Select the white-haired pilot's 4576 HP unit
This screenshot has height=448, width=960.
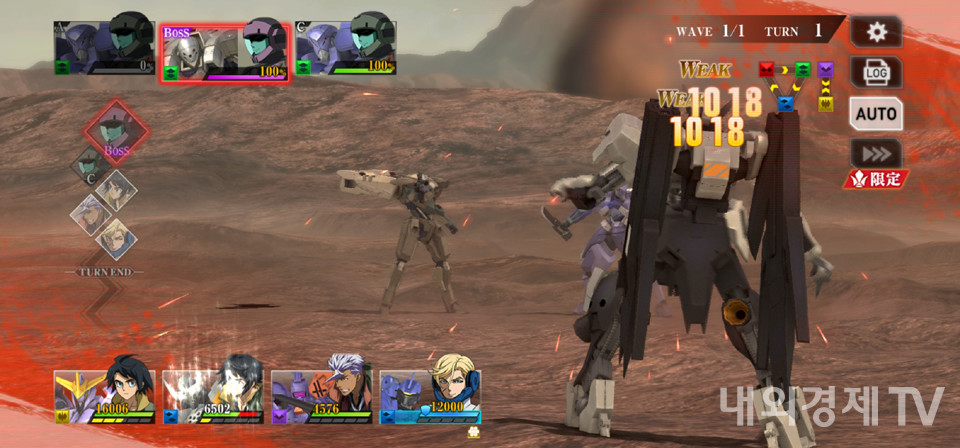321,396
